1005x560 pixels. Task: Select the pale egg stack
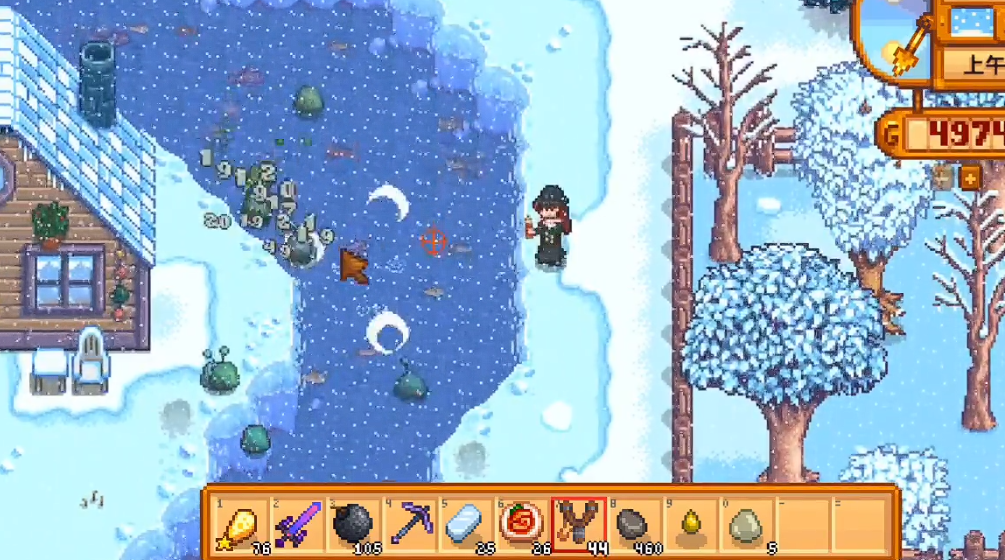[x=745, y=523]
